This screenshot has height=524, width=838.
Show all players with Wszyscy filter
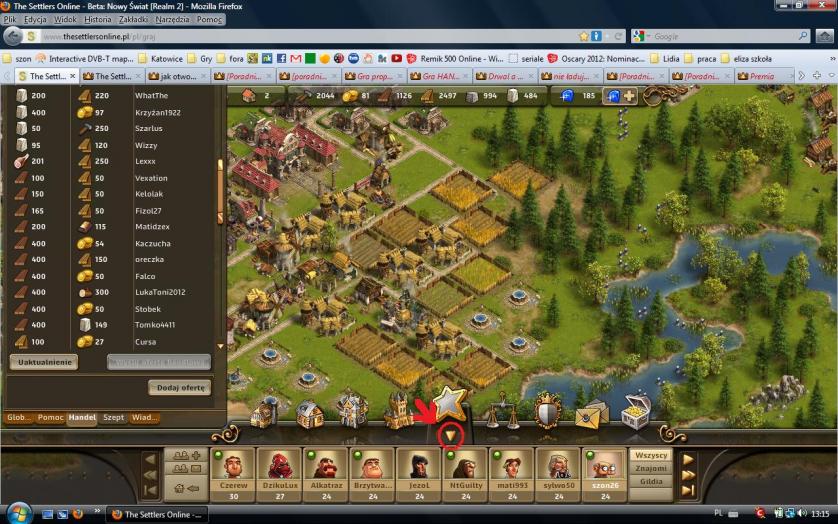[651, 455]
